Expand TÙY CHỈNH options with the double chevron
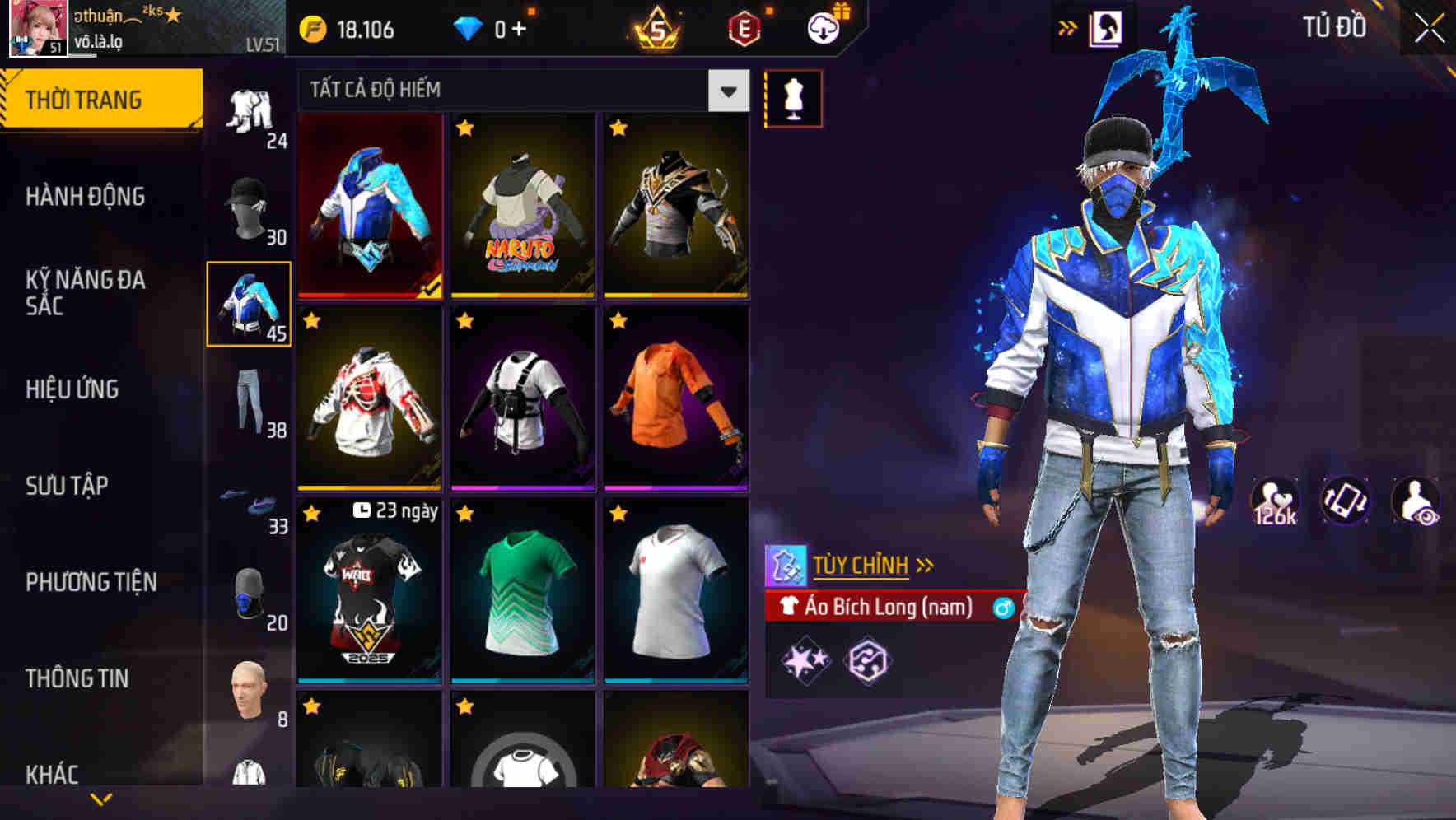Image resolution: width=1456 pixels, height=820 pixels. 926,565
